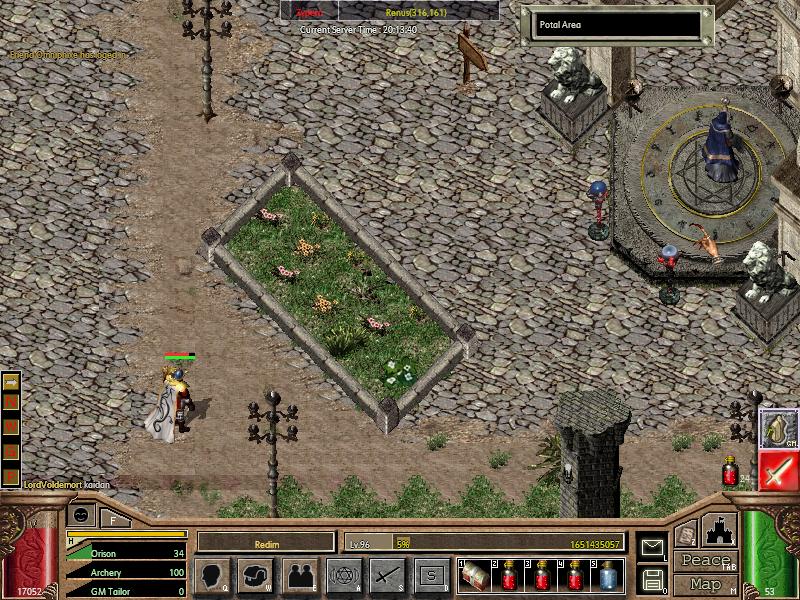Open the inventory bag button
The height and width of the screenshot is (600, 800).
pos(257,575)
